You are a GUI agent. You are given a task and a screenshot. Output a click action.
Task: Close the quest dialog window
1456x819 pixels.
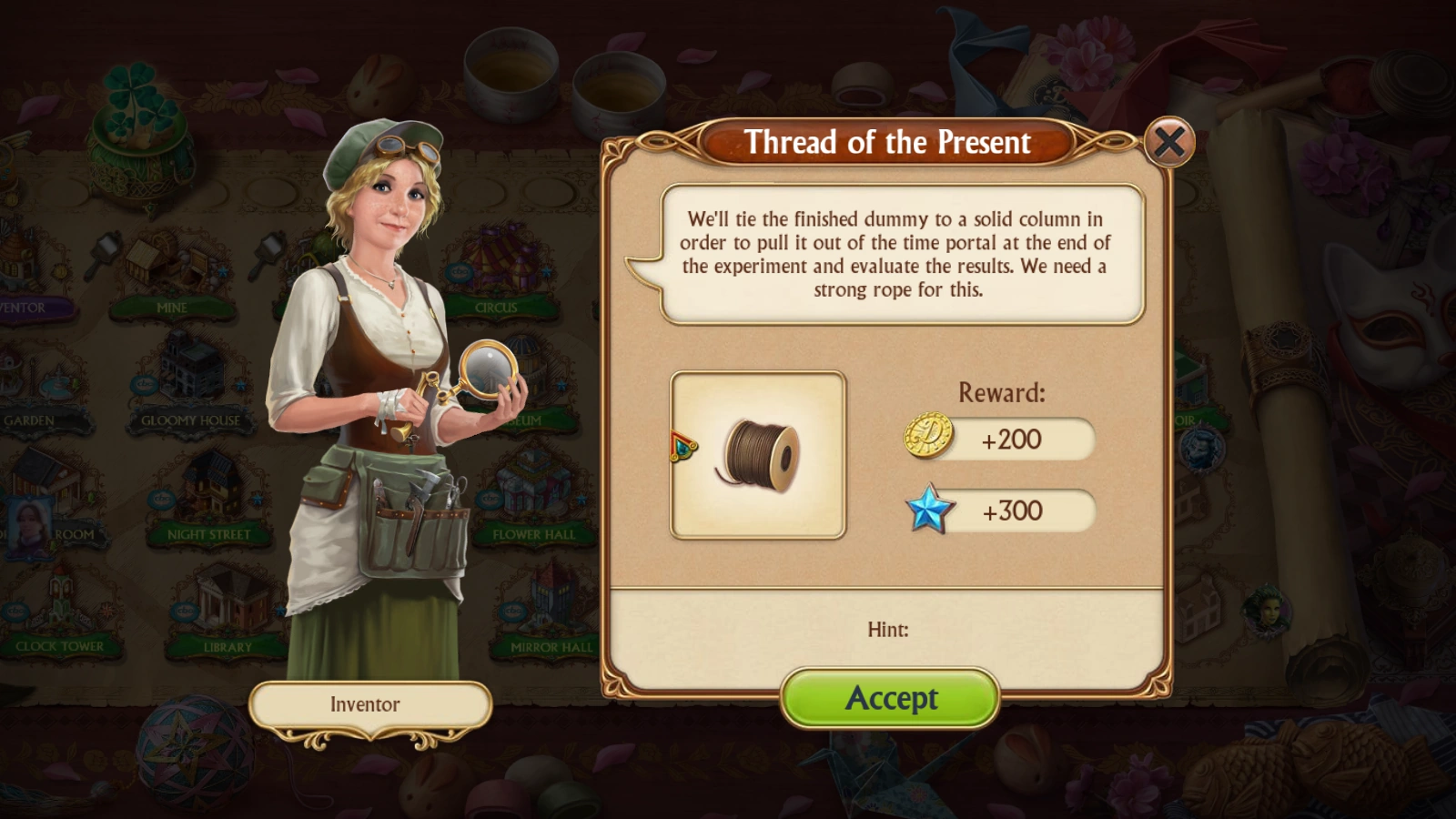1168,142
